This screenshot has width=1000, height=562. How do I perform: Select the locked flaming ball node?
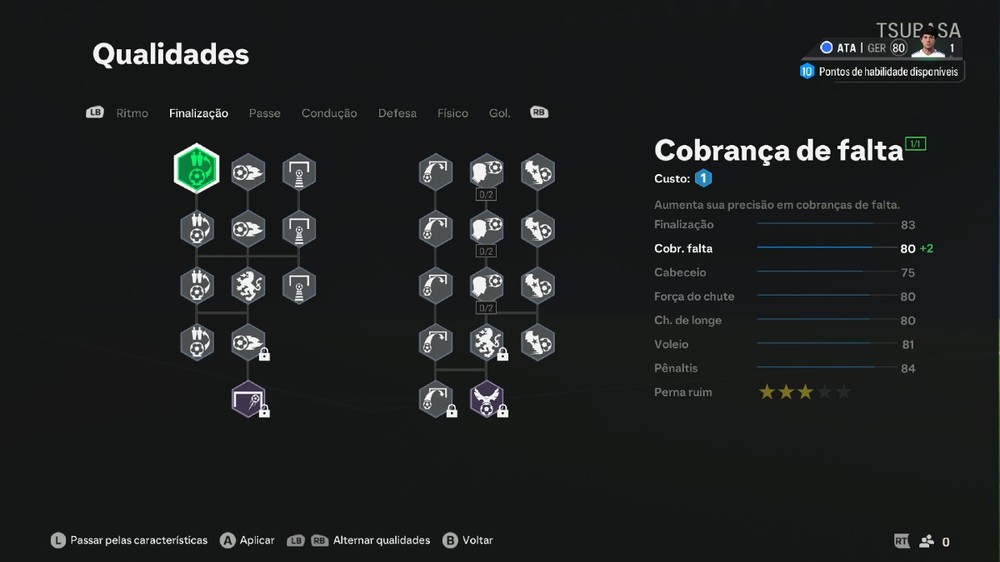coord(248,342)
